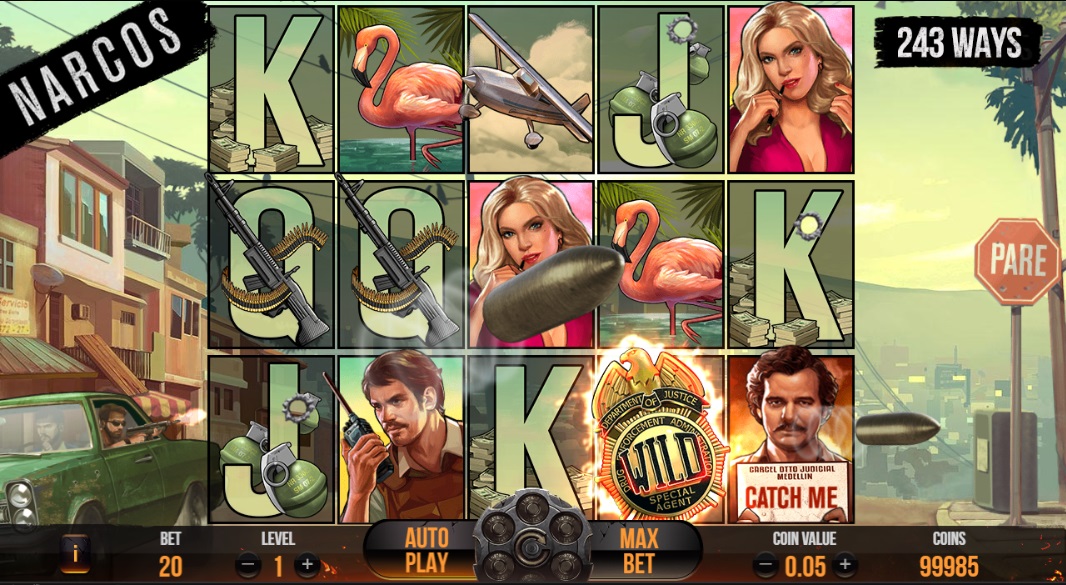Open the info paytable button
Screen dimensions: 1066x585
tap(74, 552)
